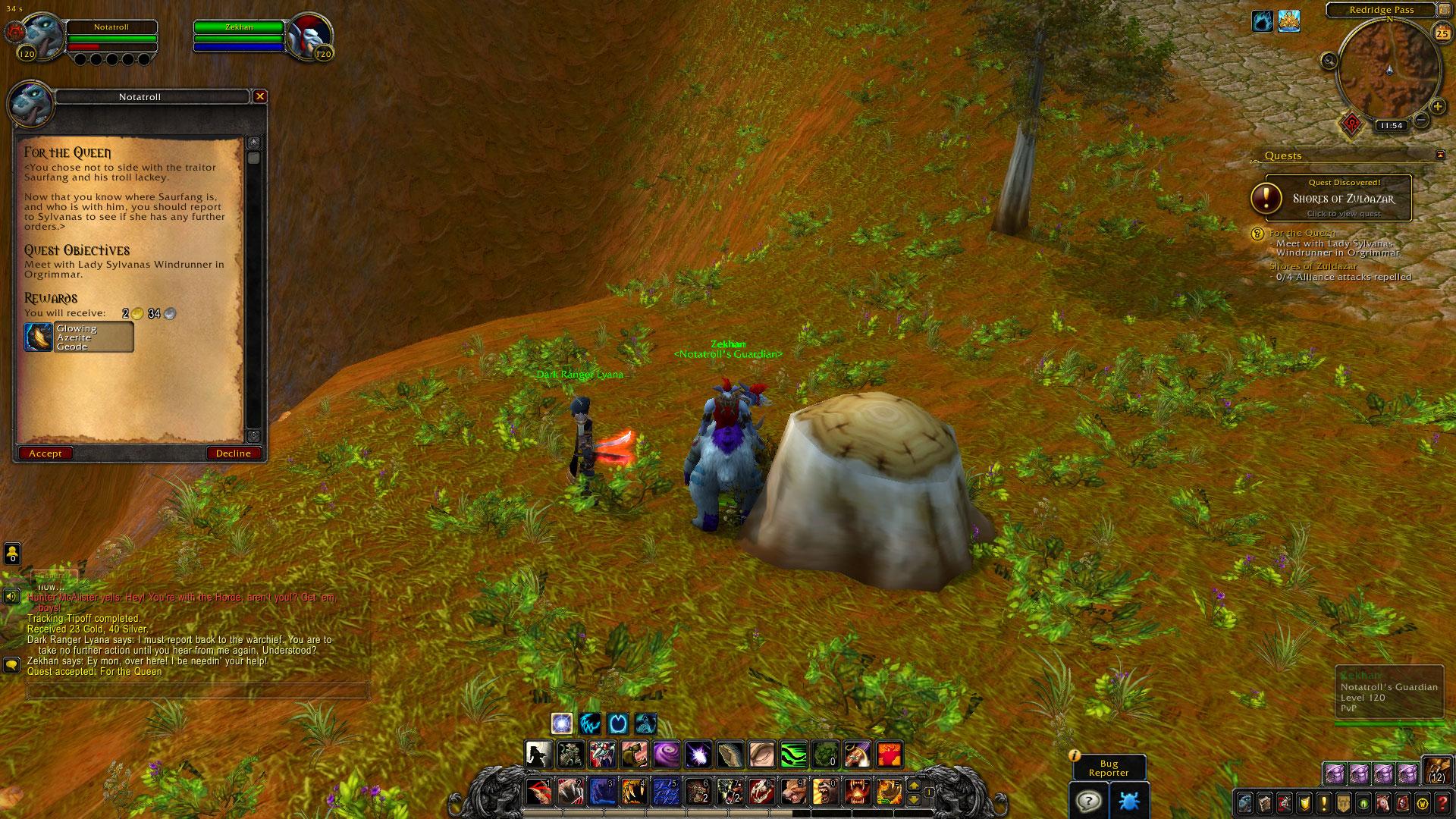Decline the For the Queen quest
1456x819 pixels.
[234, 453]
